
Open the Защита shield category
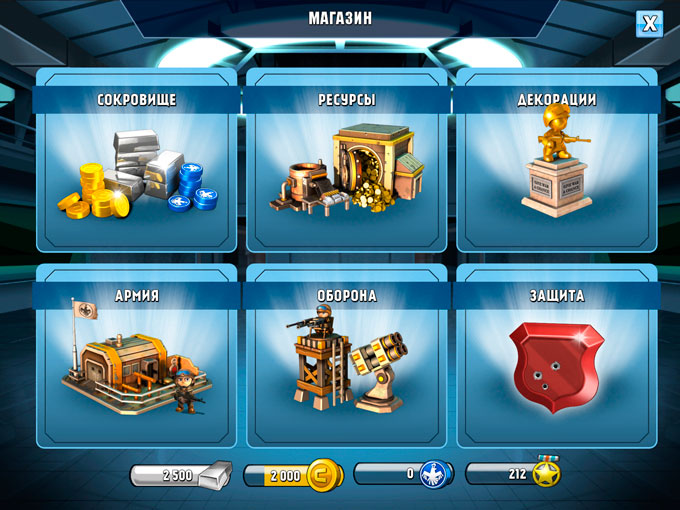click(557, 358)
